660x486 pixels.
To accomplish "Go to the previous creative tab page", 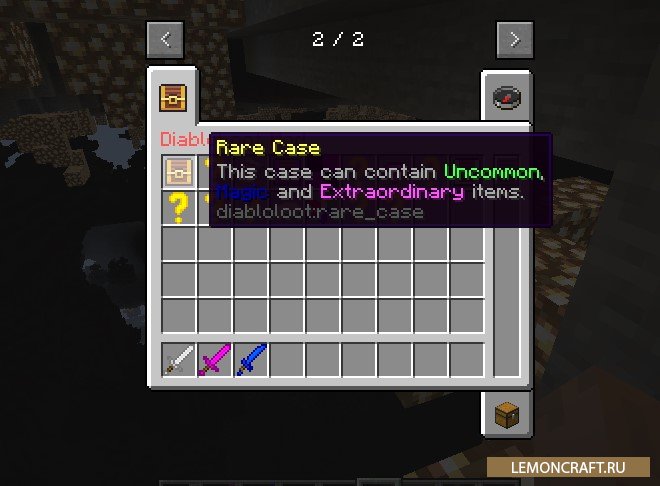I will tap(165, 40).
